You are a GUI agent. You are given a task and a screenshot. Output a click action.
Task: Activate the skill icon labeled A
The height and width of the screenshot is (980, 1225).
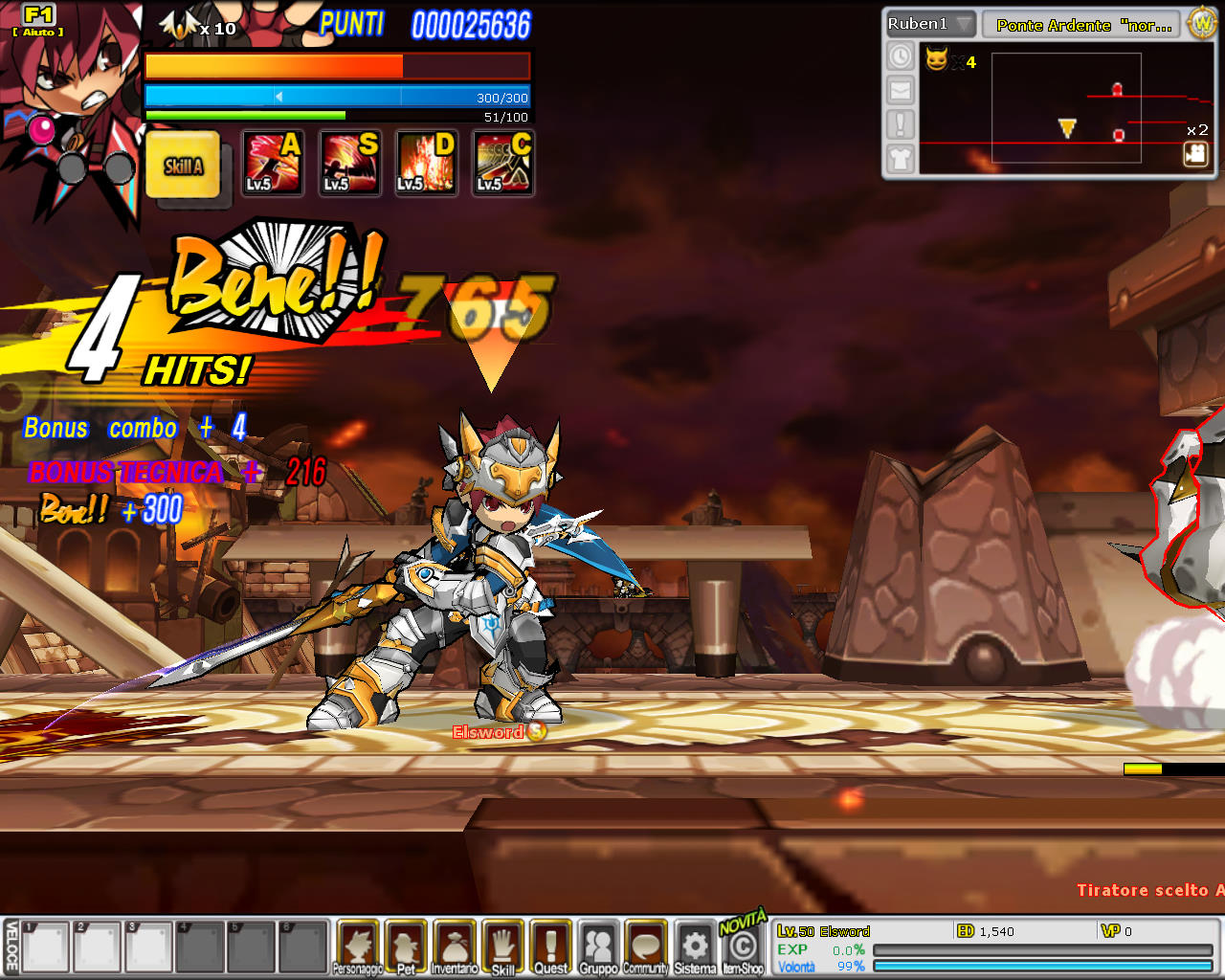click(272, 163)
